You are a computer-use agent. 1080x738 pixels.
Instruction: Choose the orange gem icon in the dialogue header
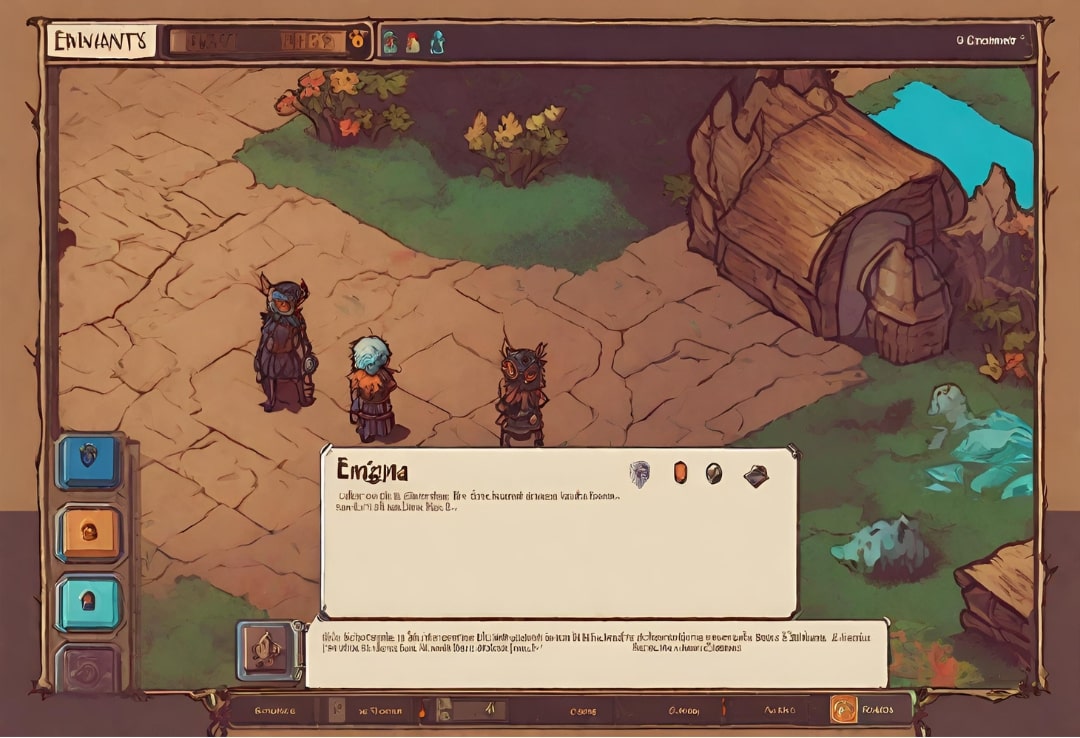point(681,473)
